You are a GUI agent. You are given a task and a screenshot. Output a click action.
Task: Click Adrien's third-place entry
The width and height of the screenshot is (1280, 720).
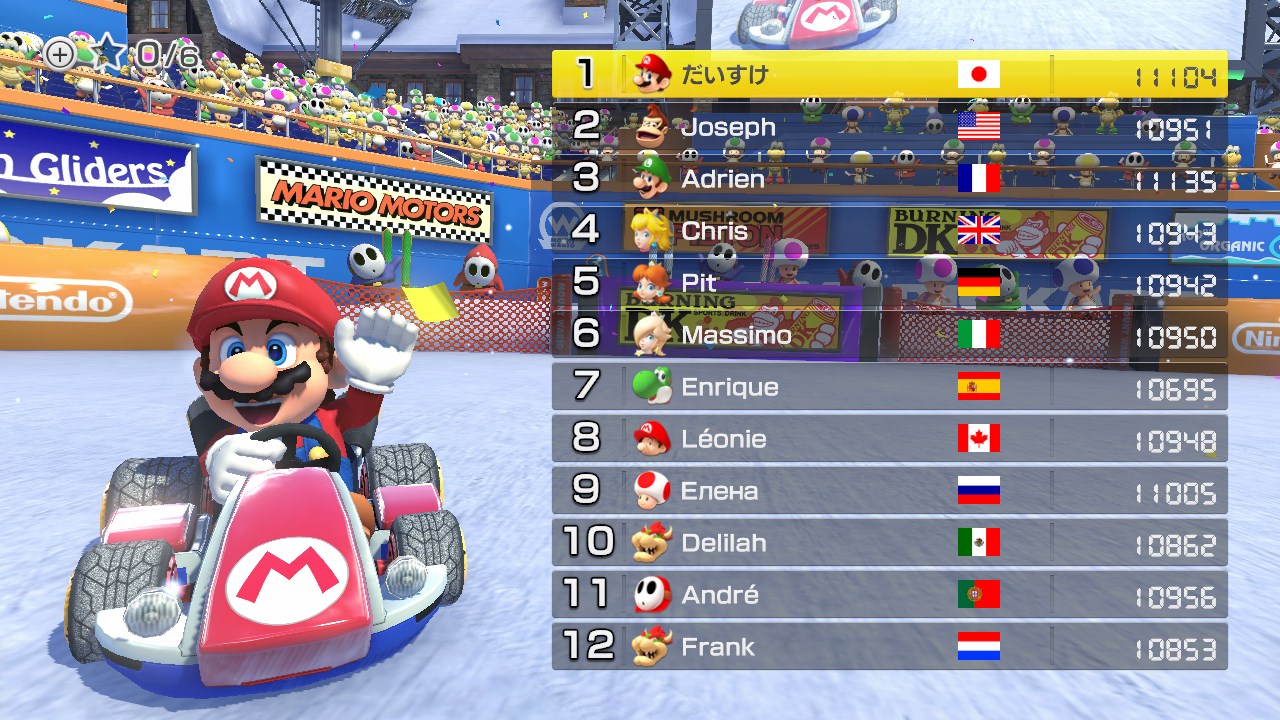[889, 179]
